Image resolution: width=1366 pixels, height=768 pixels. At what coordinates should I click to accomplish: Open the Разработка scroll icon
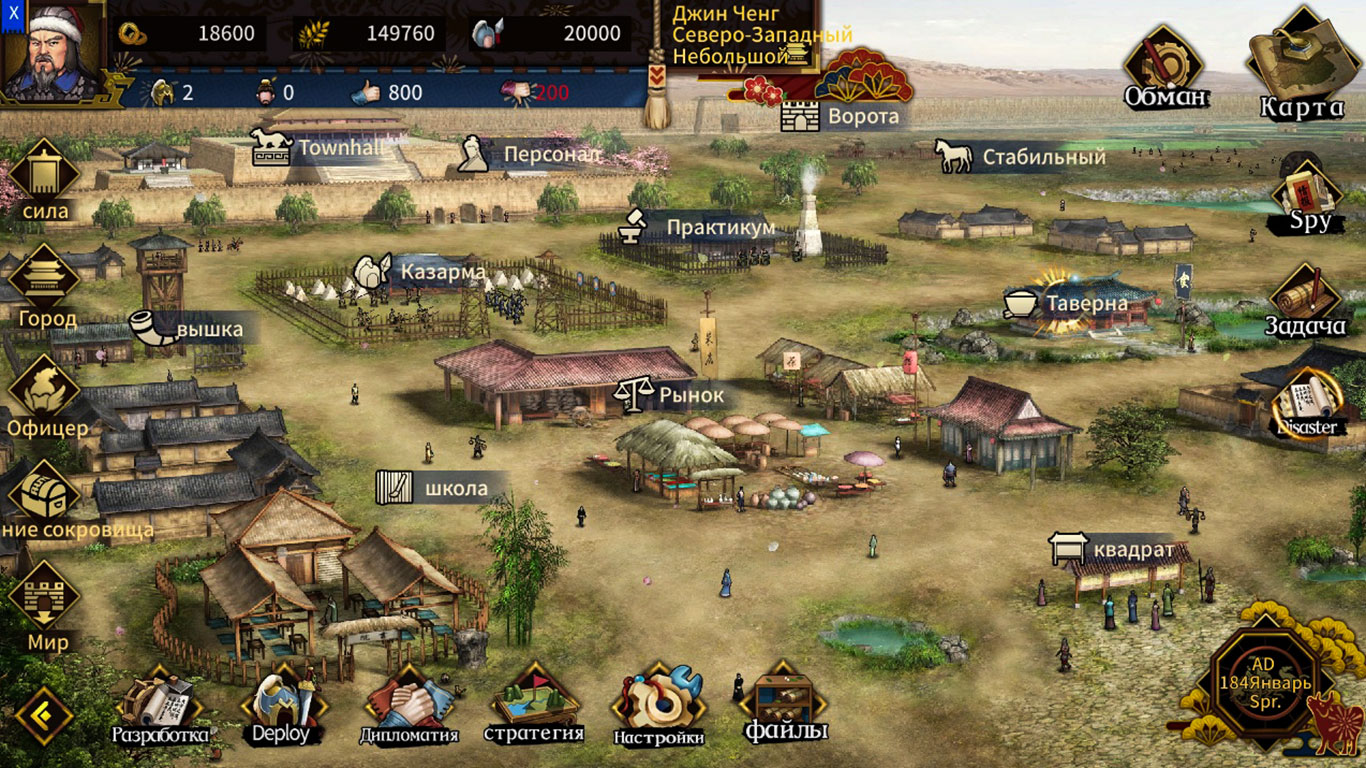click(x=160, y=700)
